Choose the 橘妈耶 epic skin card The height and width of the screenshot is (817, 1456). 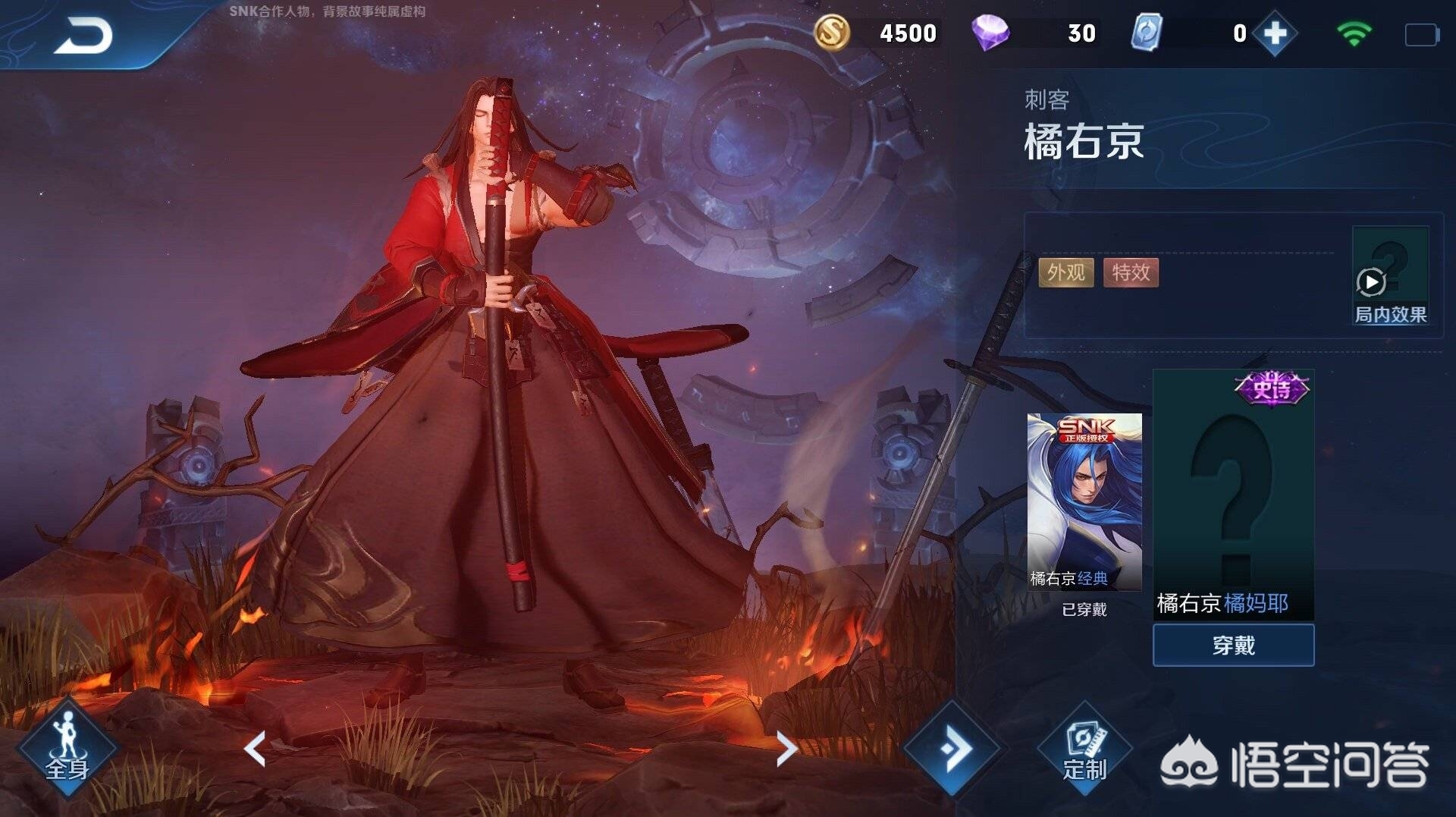pos(1233,495)
